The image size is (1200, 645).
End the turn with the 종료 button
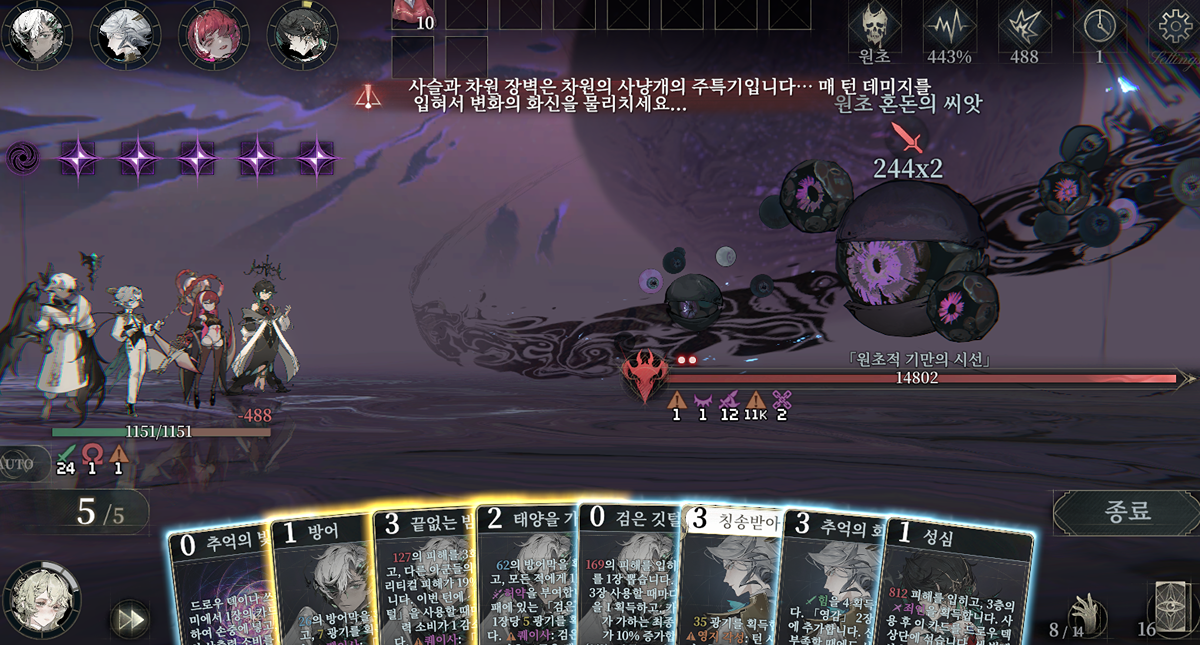pos(1127,511)
